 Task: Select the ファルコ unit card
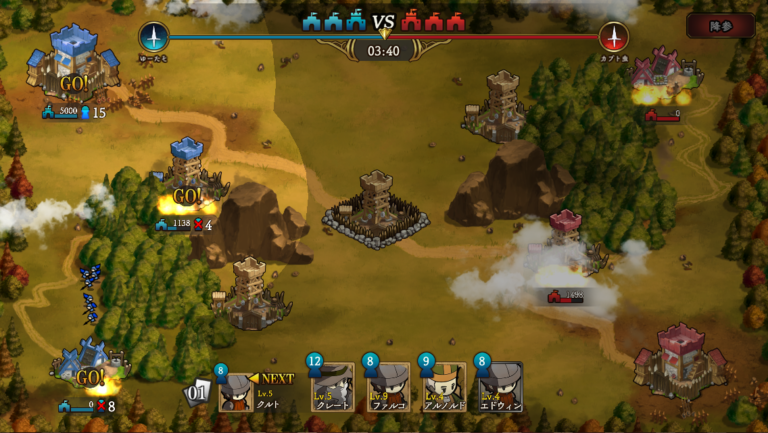tap(388, 387)
